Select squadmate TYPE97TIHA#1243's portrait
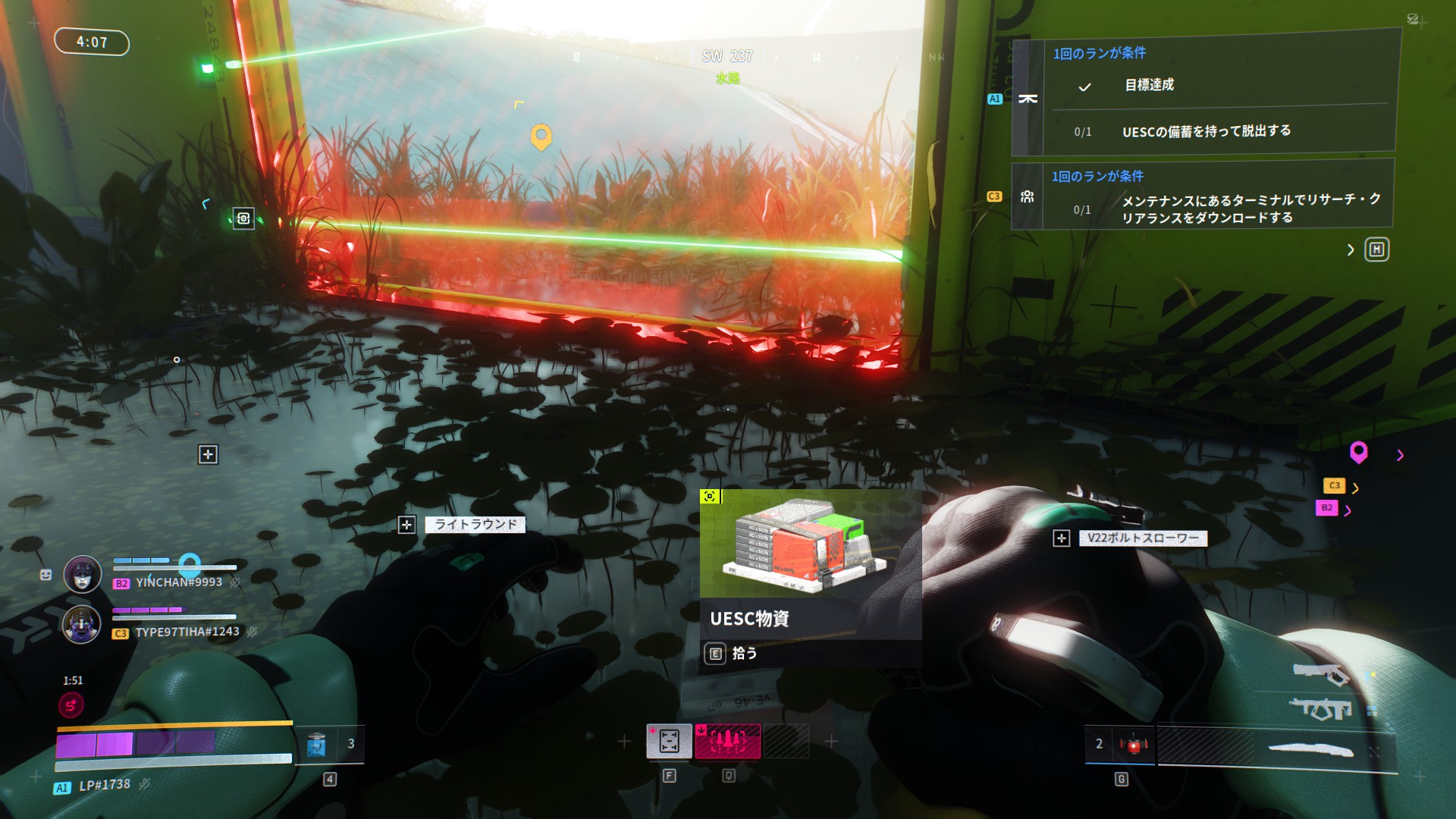Screen dimensions: 1456x819 pyautogui.click(x=81, y=624)
